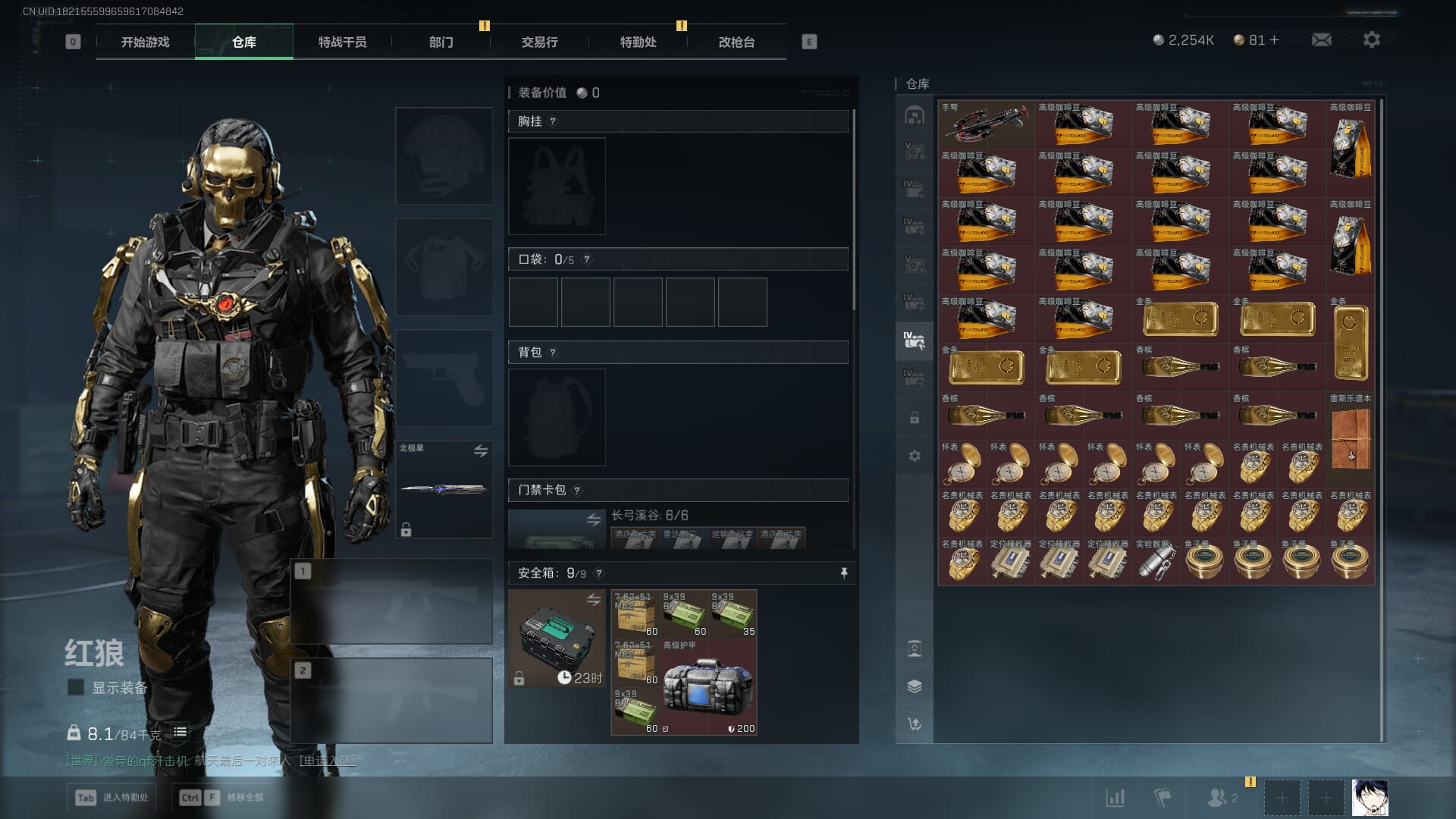
Task: Open the 改枪台 gunsmith tab
Action: click(x=736, y=42)
